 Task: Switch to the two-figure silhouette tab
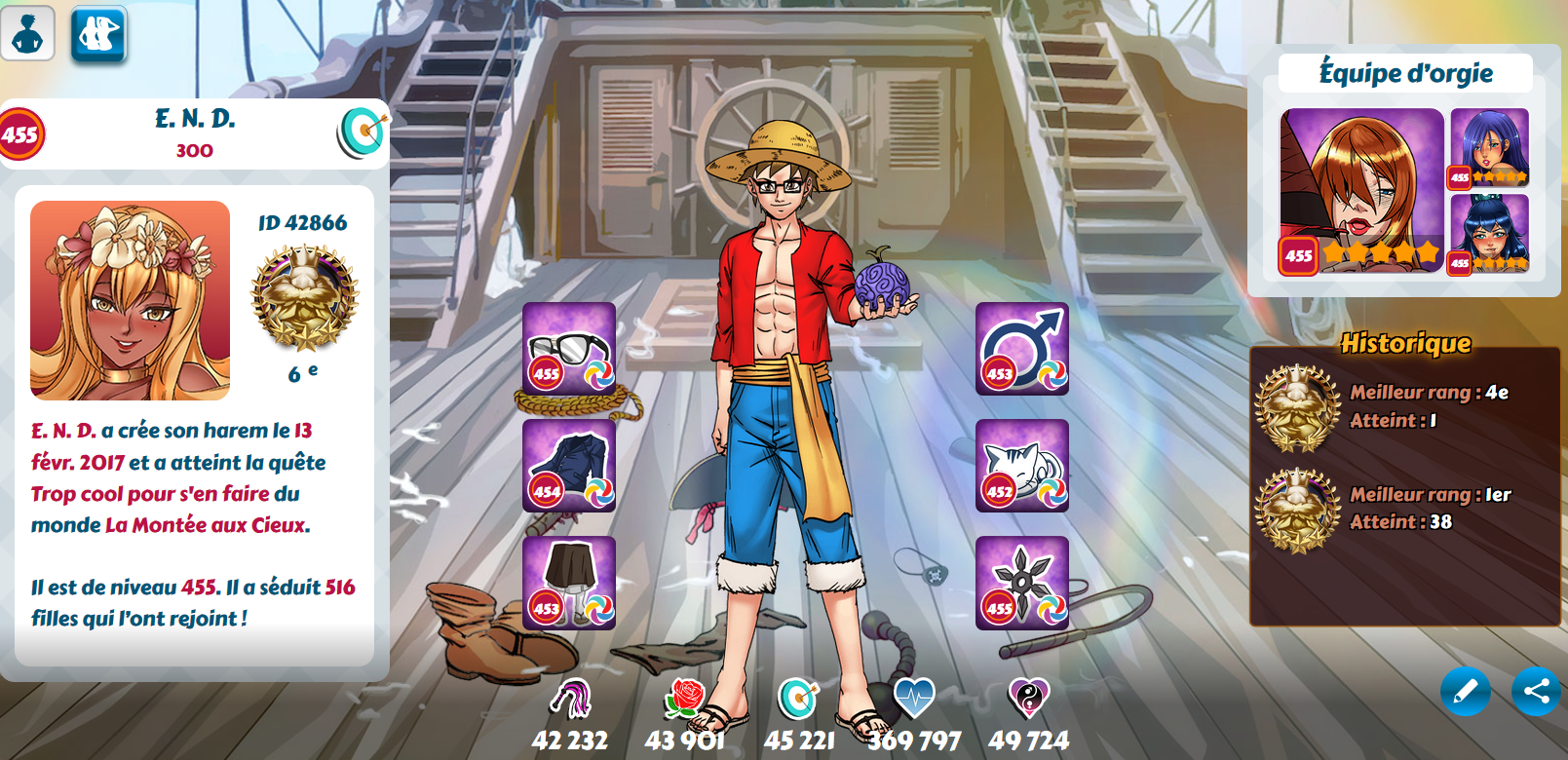(98, 34)
